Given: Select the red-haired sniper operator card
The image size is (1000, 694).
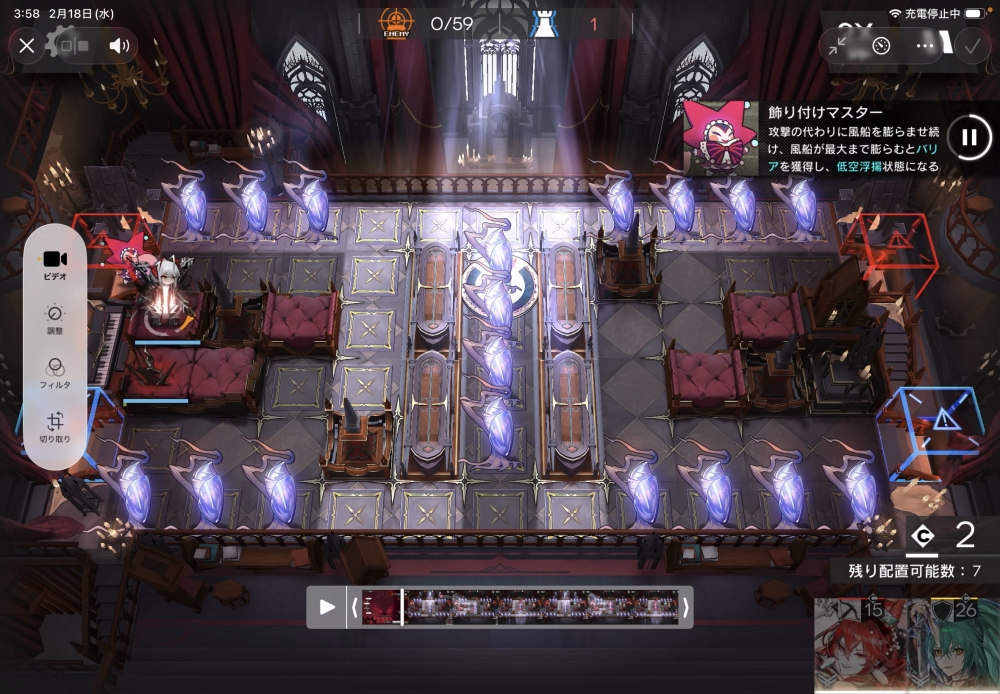Looking at the screenshot, I should [x=853, y=645].
